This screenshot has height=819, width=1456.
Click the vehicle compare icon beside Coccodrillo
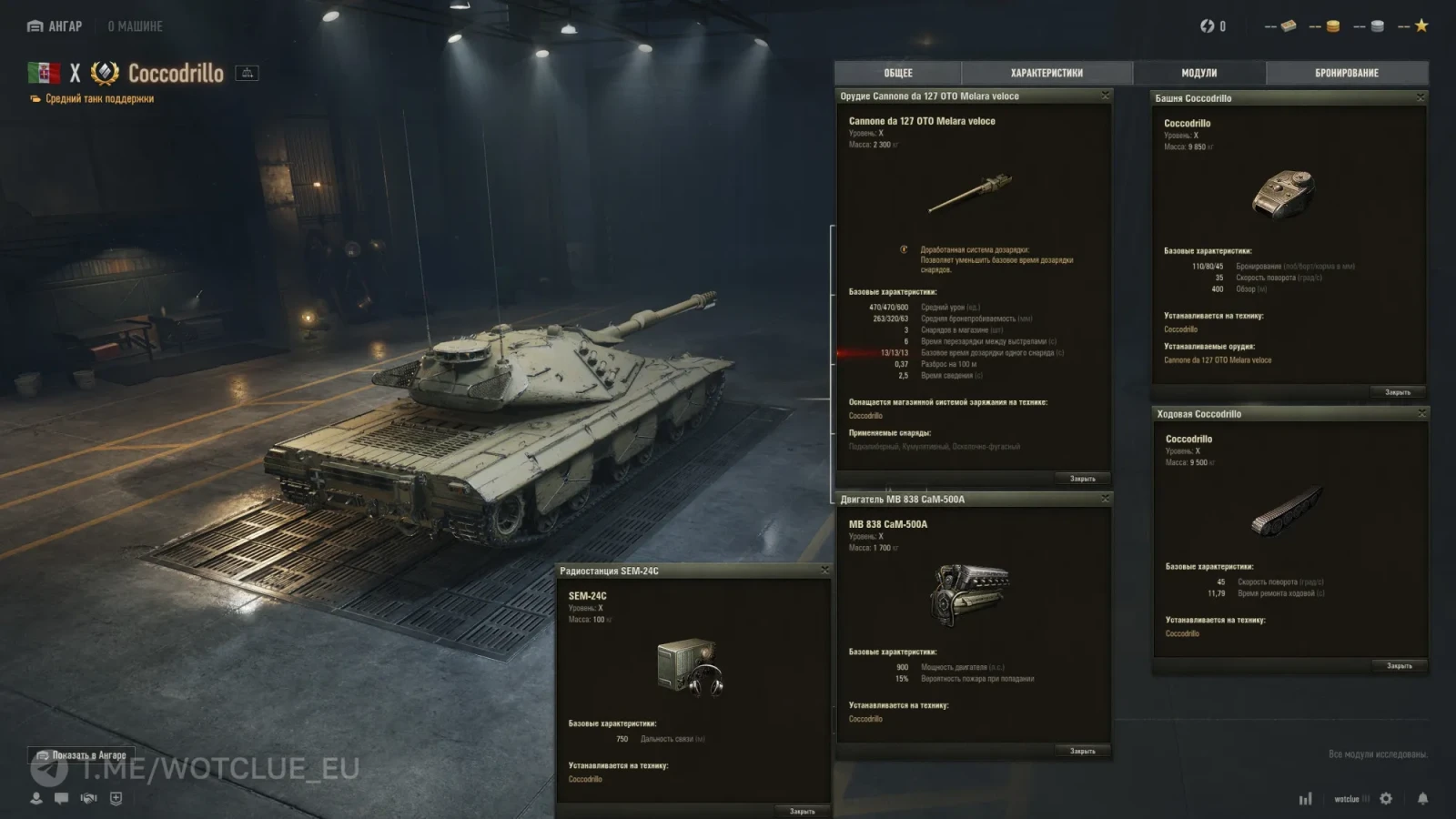[247, 73]
